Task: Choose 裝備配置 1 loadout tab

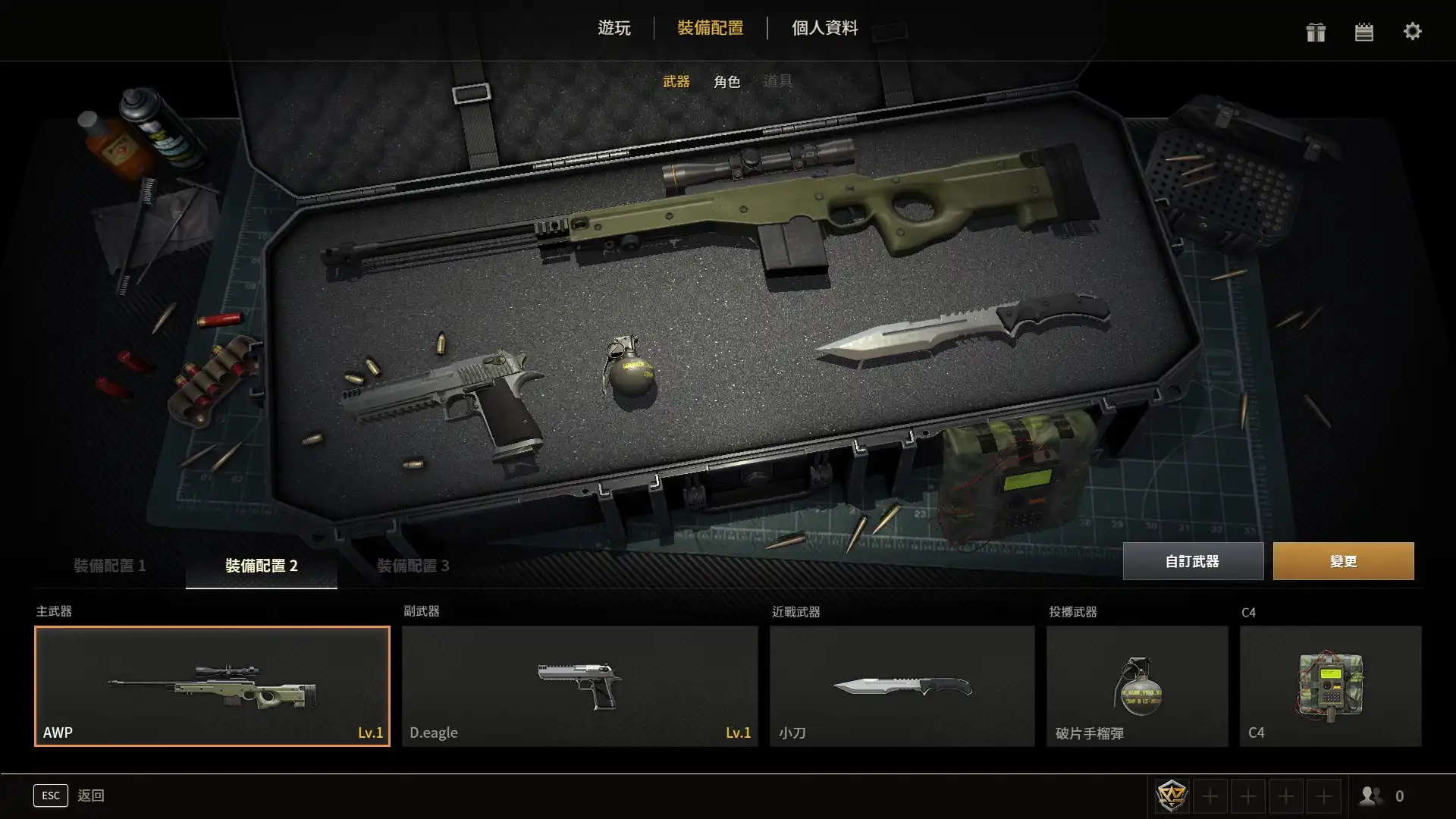Action: coord(109,566)
